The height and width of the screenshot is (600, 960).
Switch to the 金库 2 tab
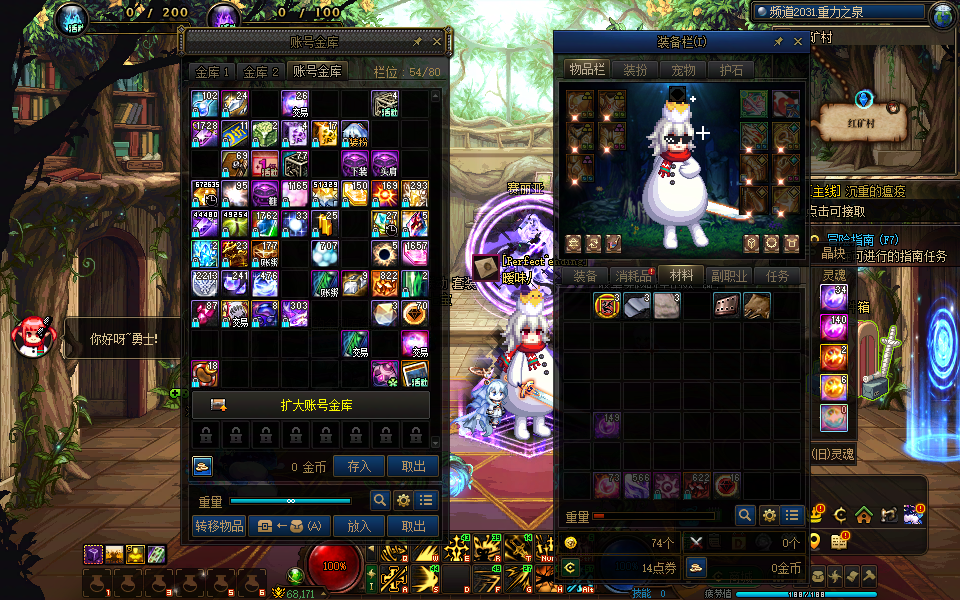tap(261, 72)
